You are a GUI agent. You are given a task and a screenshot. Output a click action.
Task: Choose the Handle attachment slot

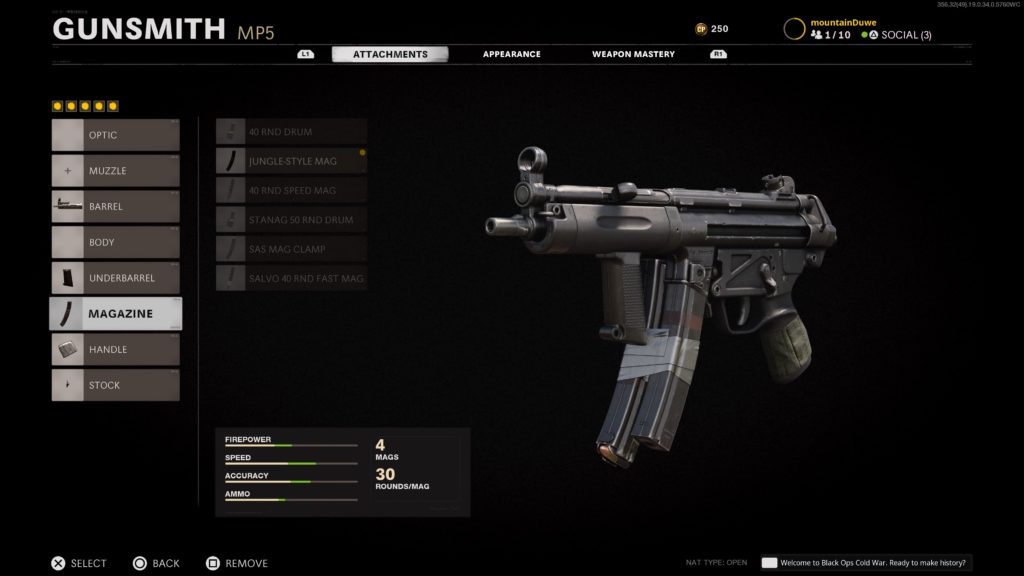(x=116, y=350)
